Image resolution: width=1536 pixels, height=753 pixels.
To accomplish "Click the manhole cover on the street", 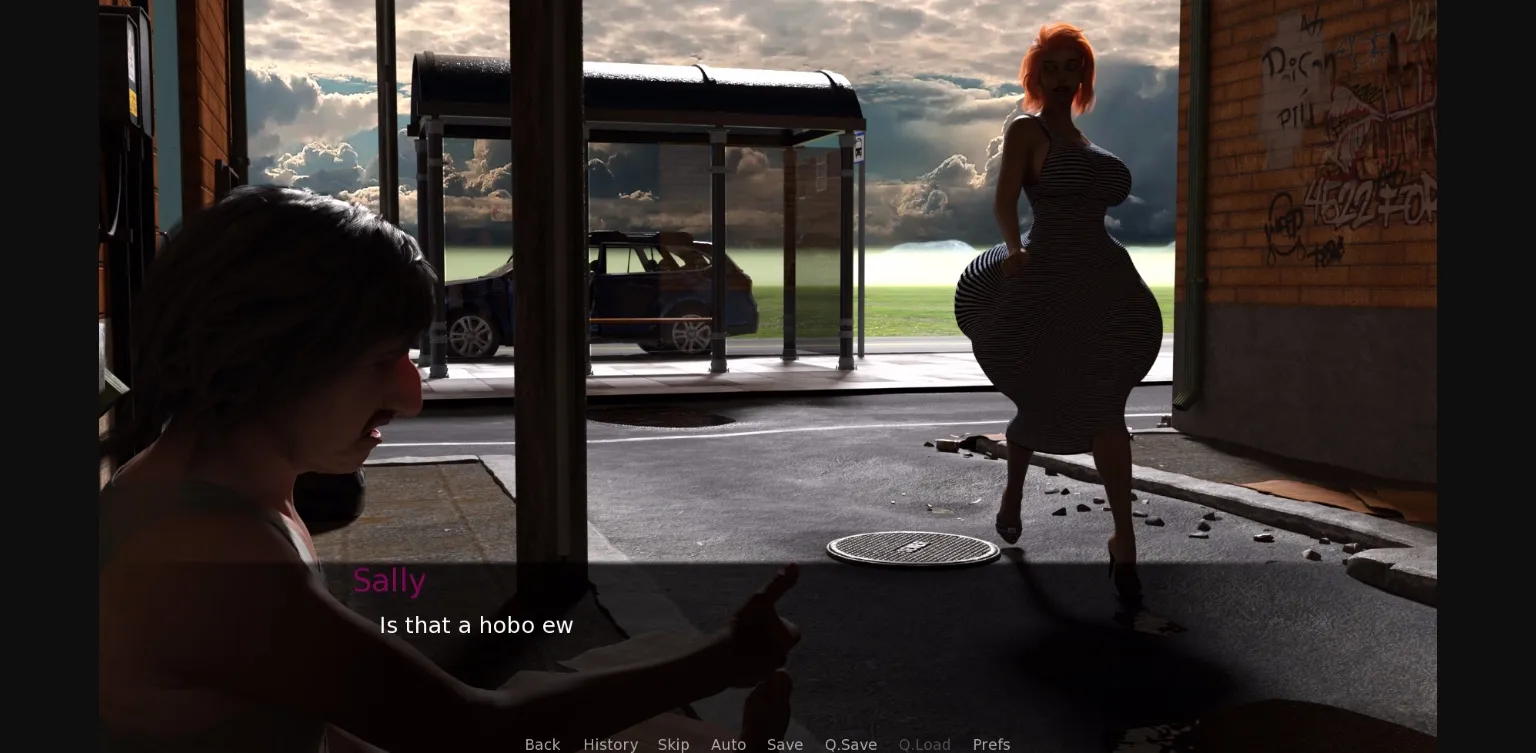I will coord(915,548).
